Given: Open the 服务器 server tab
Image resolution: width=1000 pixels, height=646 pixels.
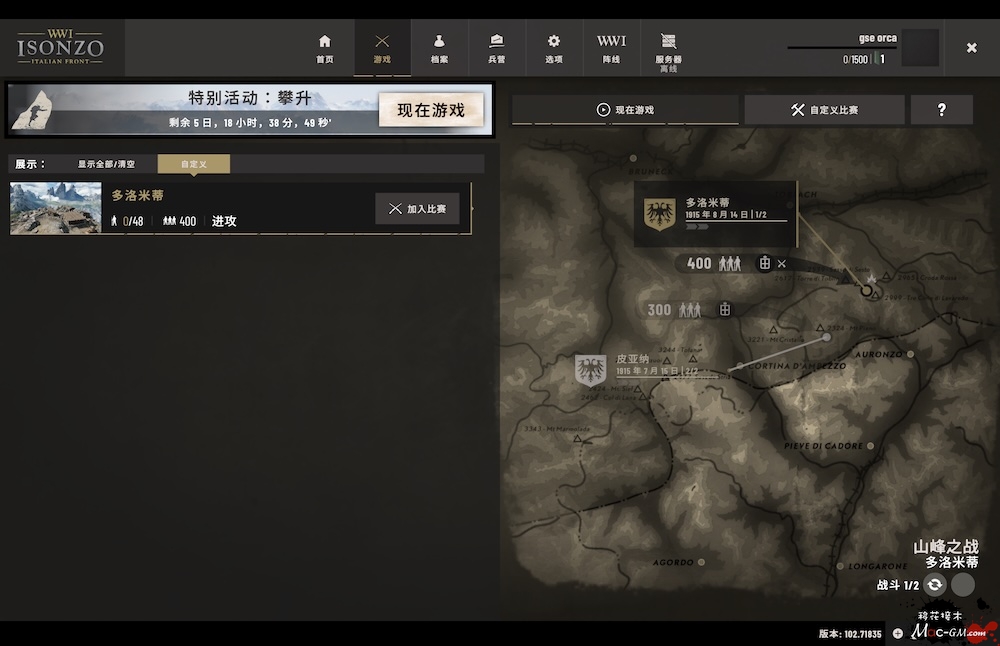Looking at the screenshot, I should click(x=669, y=48).
